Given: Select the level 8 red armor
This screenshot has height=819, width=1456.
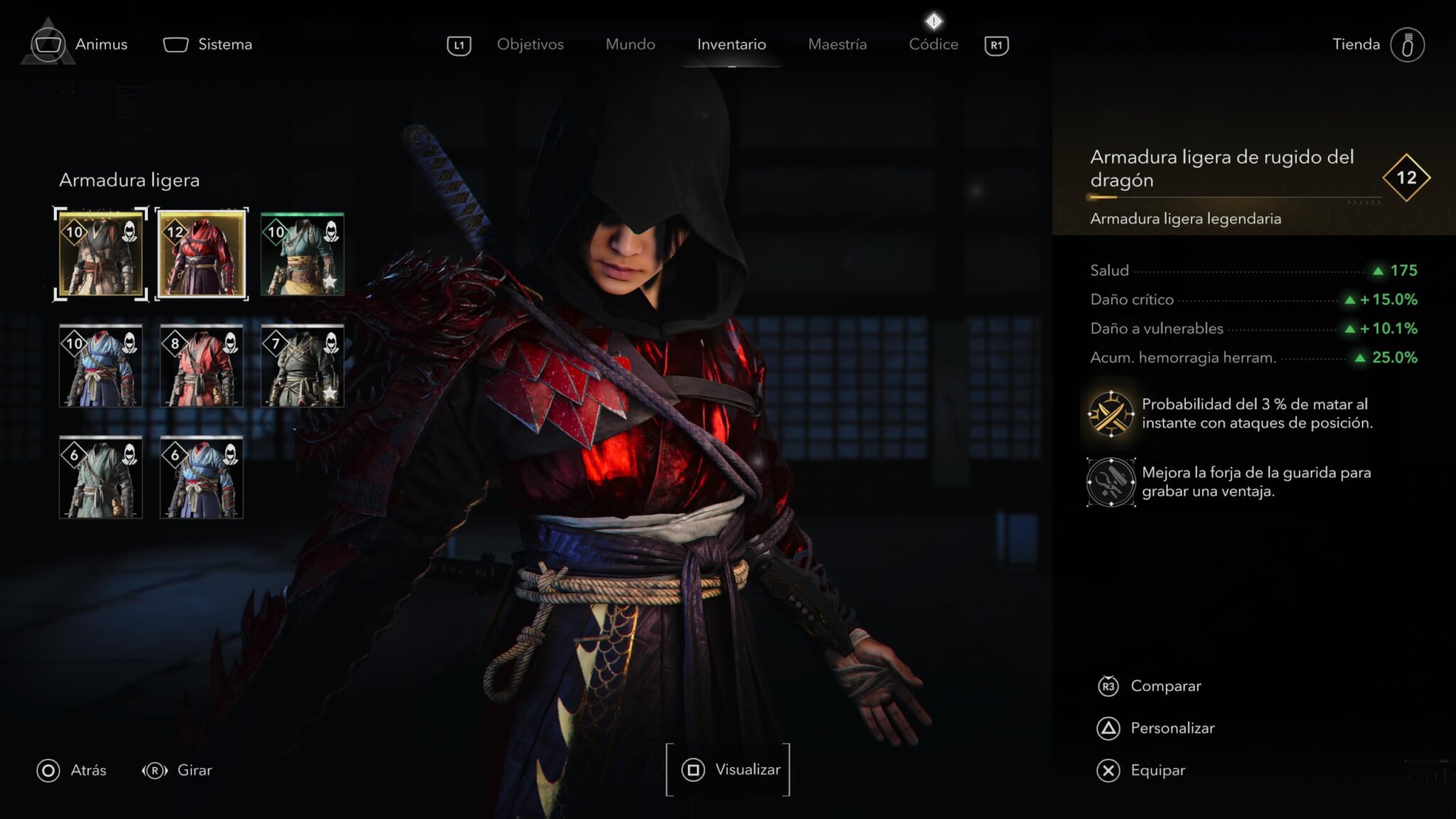Looking at the screenshot, I should [202, 365].
